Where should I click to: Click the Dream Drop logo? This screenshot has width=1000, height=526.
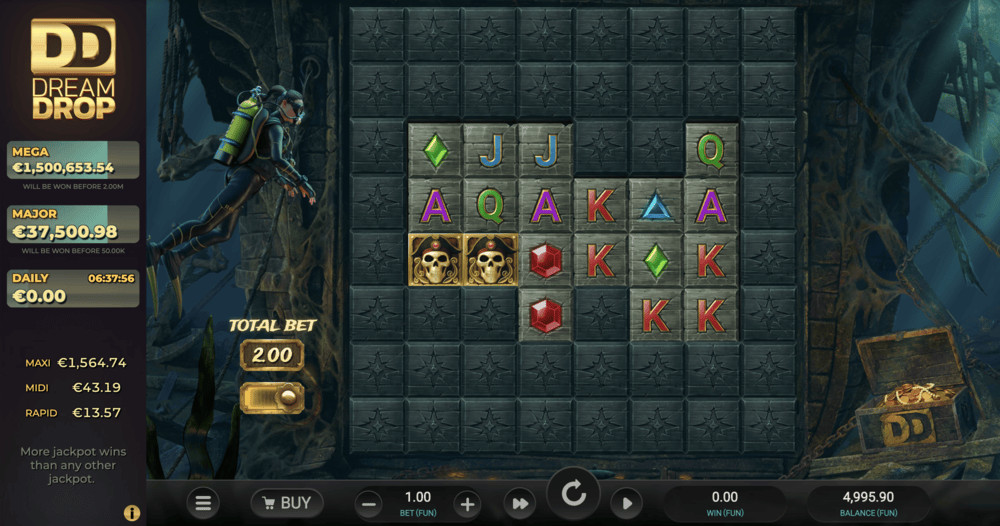pyautogui.click(x=73, y=68)
